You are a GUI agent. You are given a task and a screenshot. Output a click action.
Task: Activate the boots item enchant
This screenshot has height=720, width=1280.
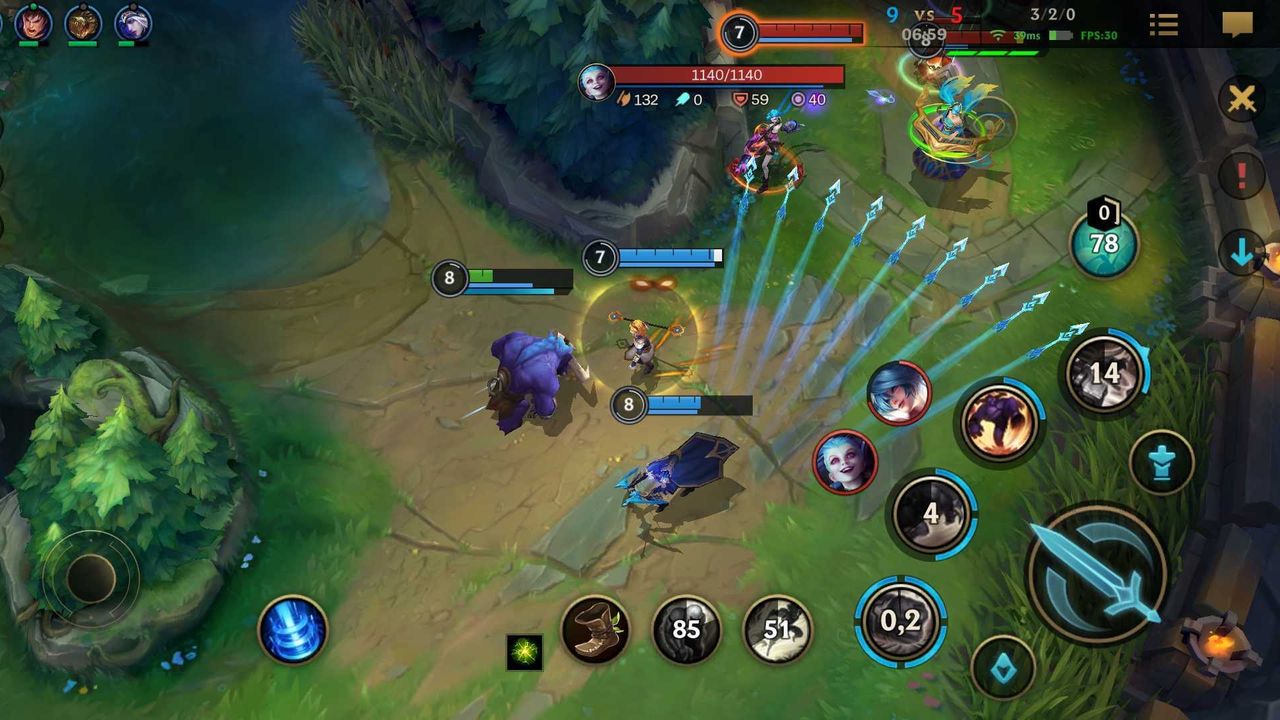click(595, 629)
